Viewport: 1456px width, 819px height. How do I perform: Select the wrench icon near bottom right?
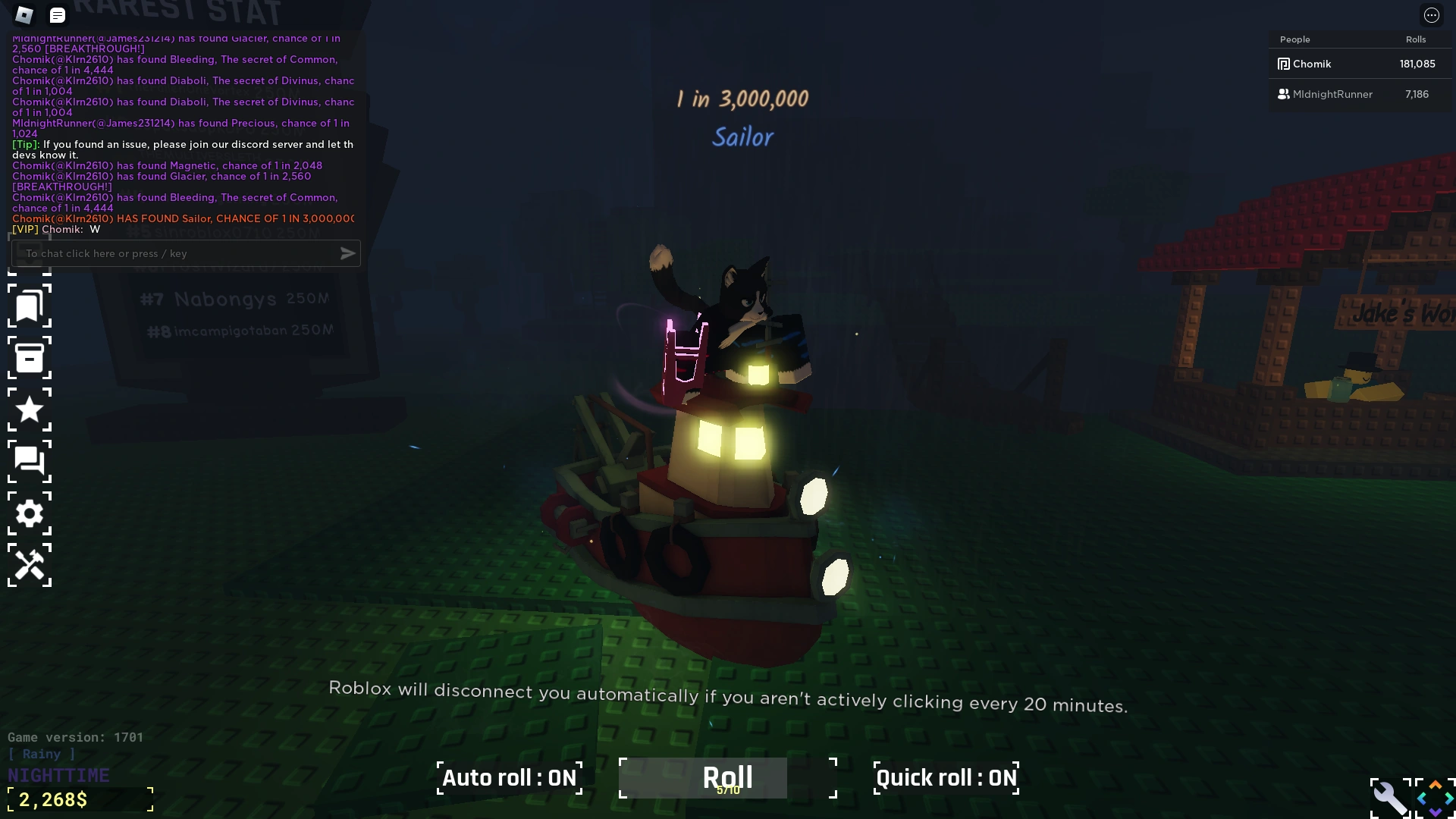coord(1390,797)
